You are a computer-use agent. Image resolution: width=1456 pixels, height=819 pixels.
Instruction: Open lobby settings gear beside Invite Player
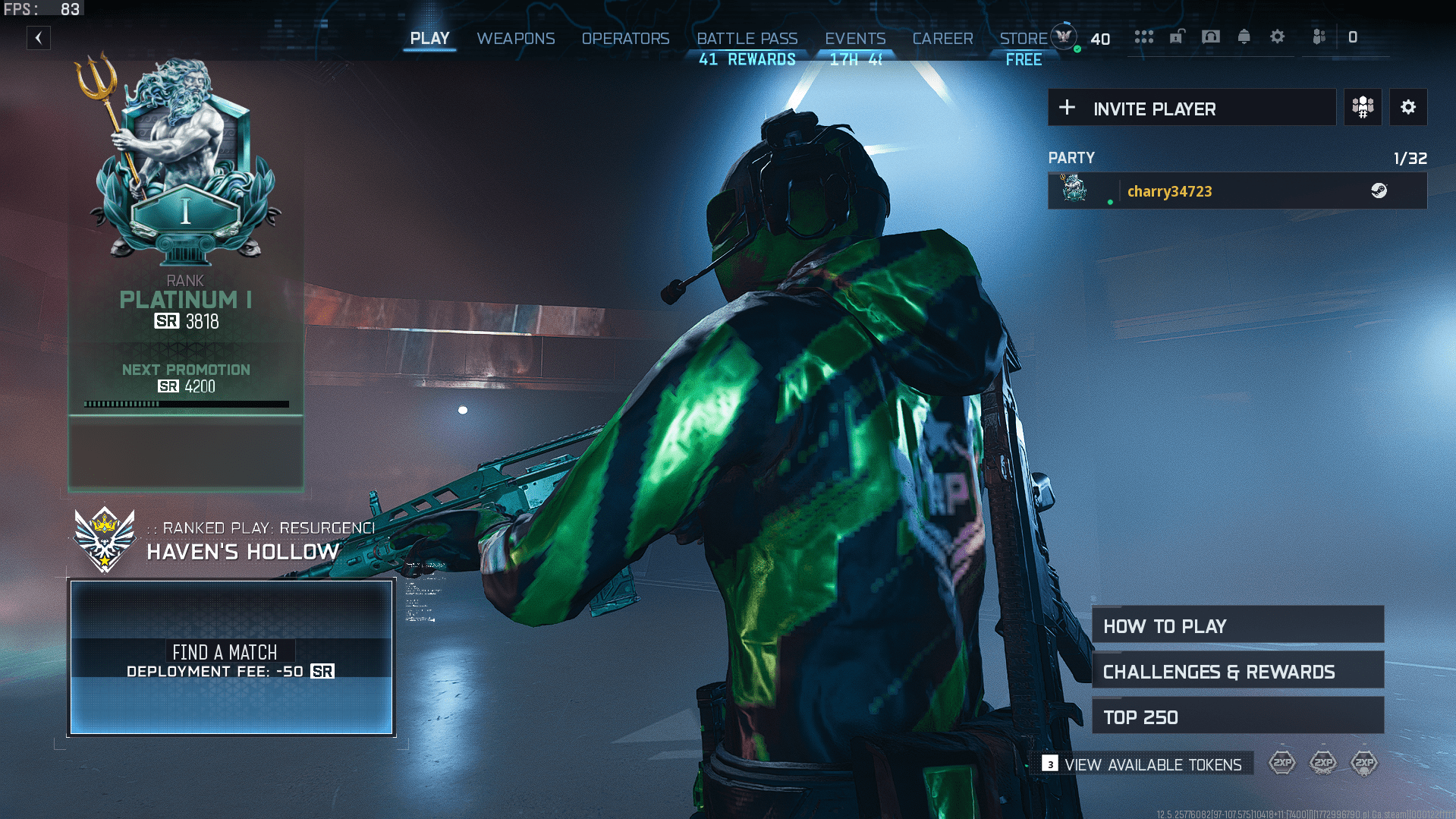coord(1408,107)
